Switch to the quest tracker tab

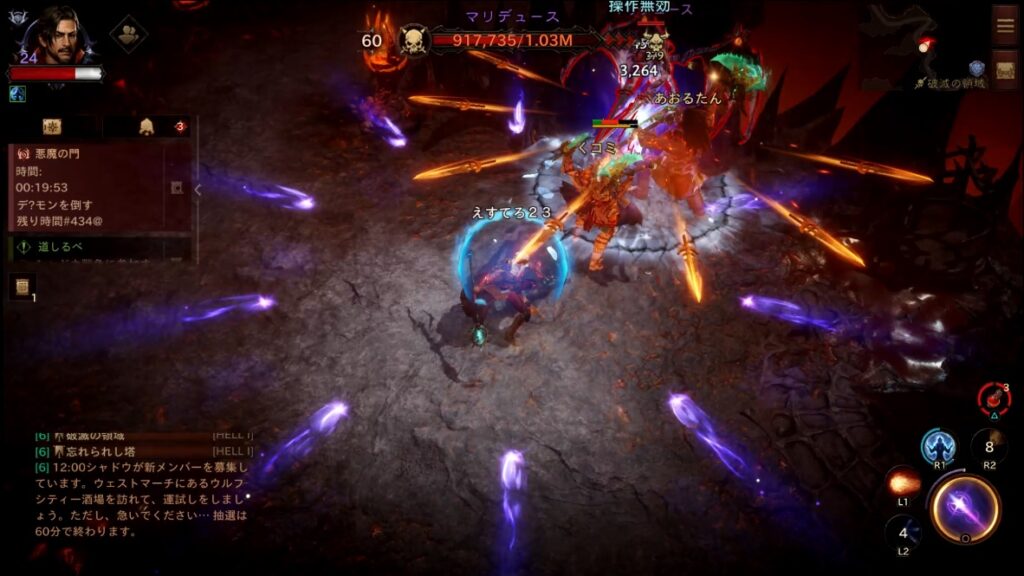(52, 126)
